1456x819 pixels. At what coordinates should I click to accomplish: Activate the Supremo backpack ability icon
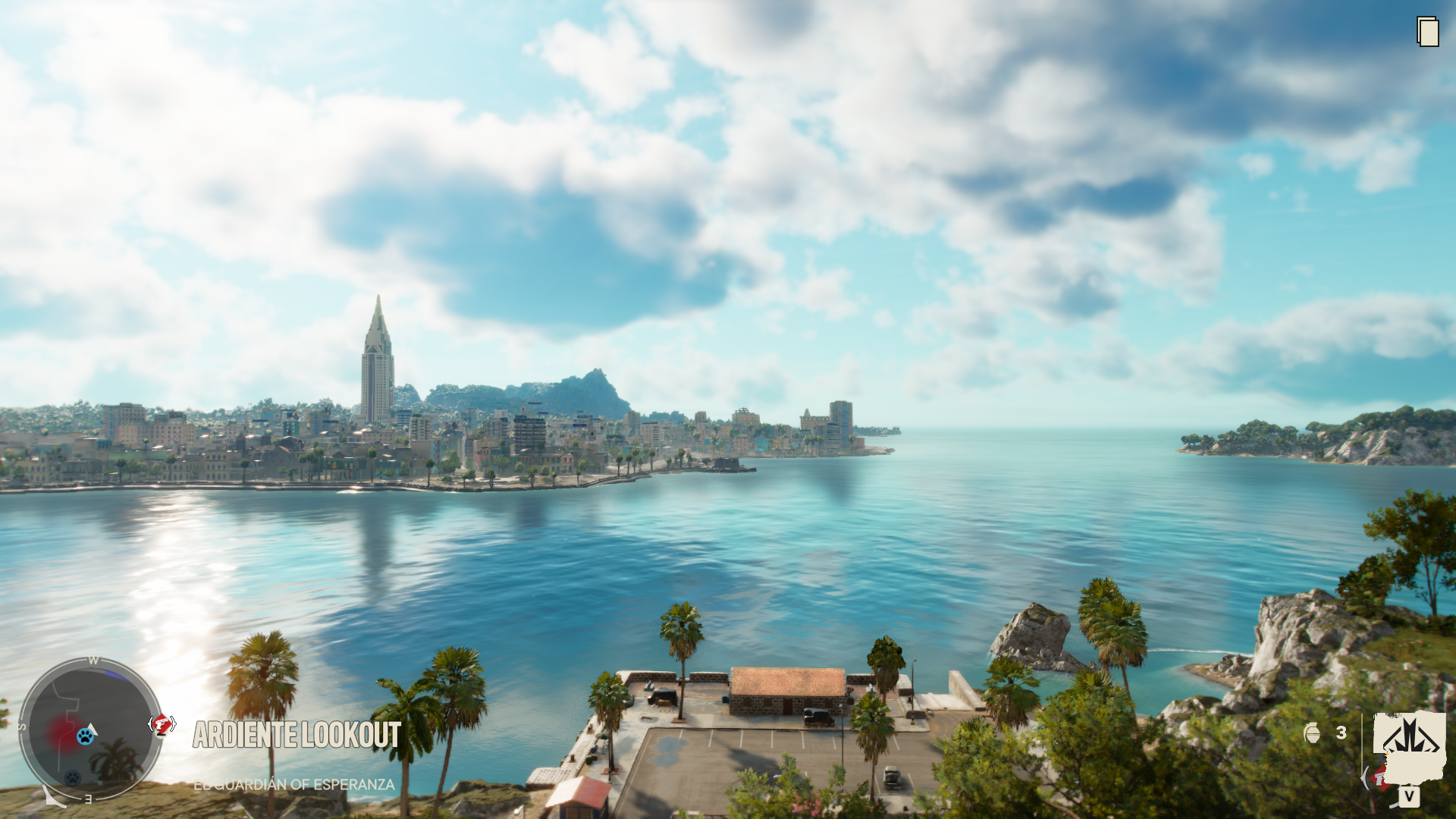point(1409,739)
